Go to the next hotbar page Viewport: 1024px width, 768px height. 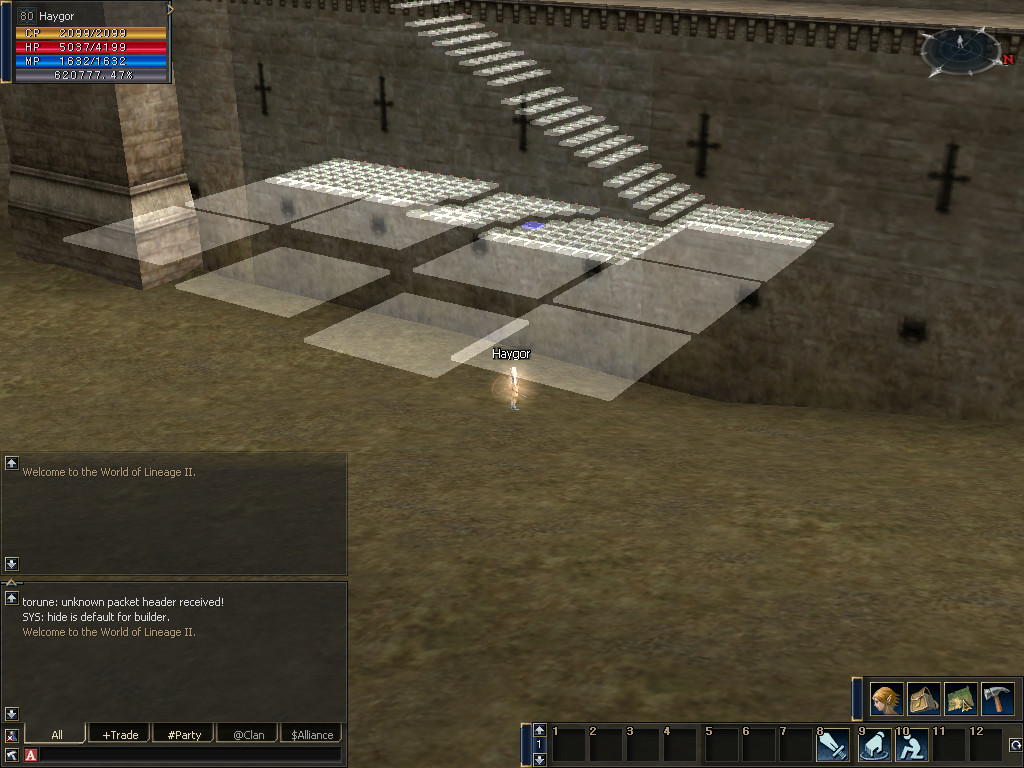540,760
